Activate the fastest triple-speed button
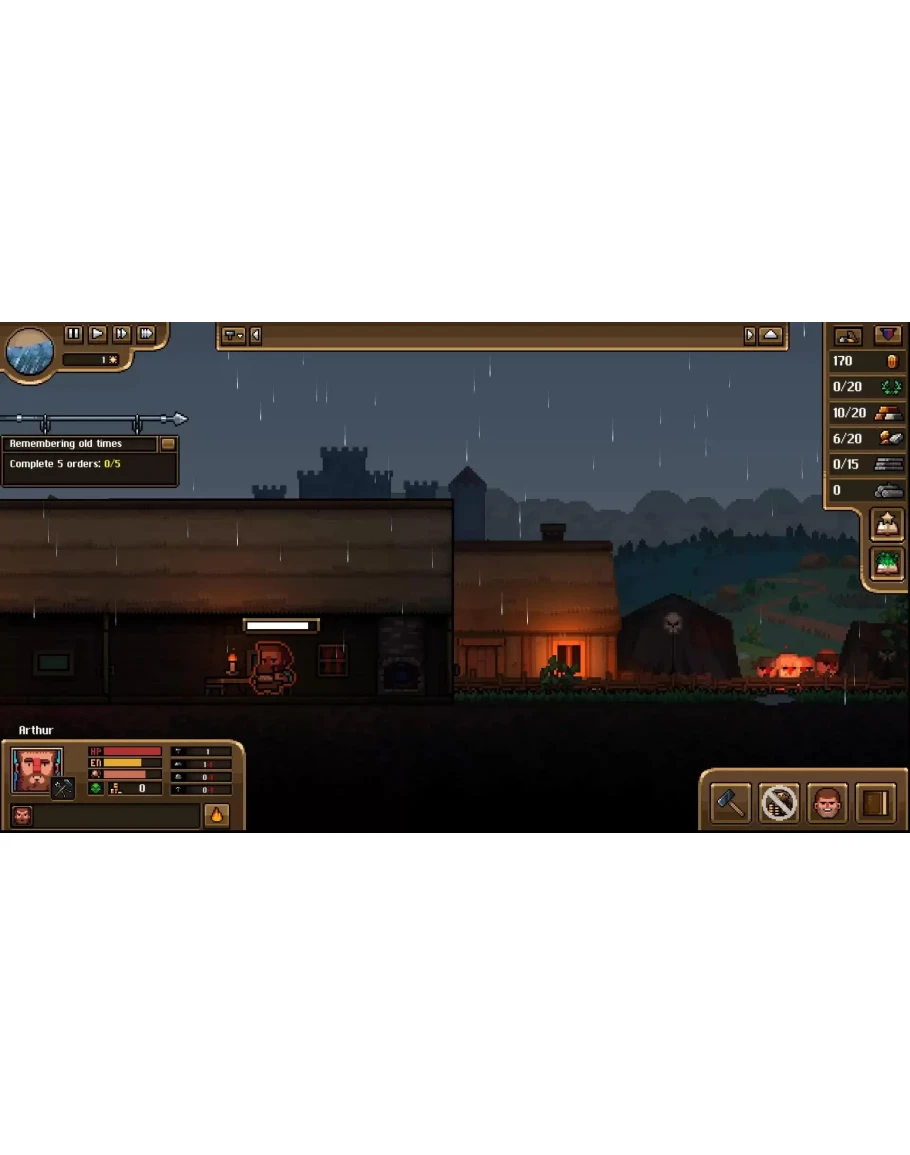The width and height of the screenshot is (910, 1155). click(x=146, y=334)
